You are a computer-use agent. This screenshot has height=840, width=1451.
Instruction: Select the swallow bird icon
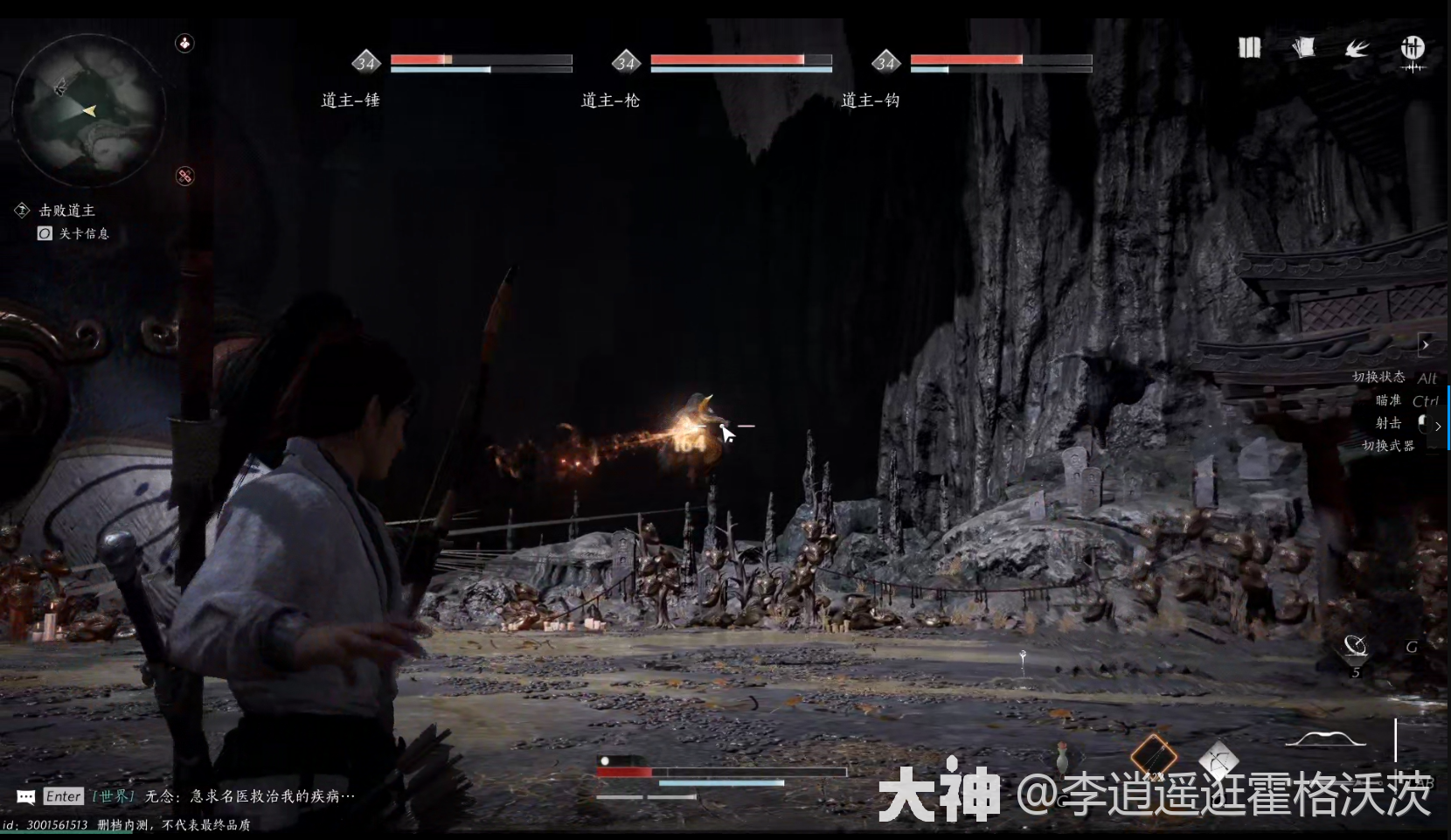(x=1357, y=48)
